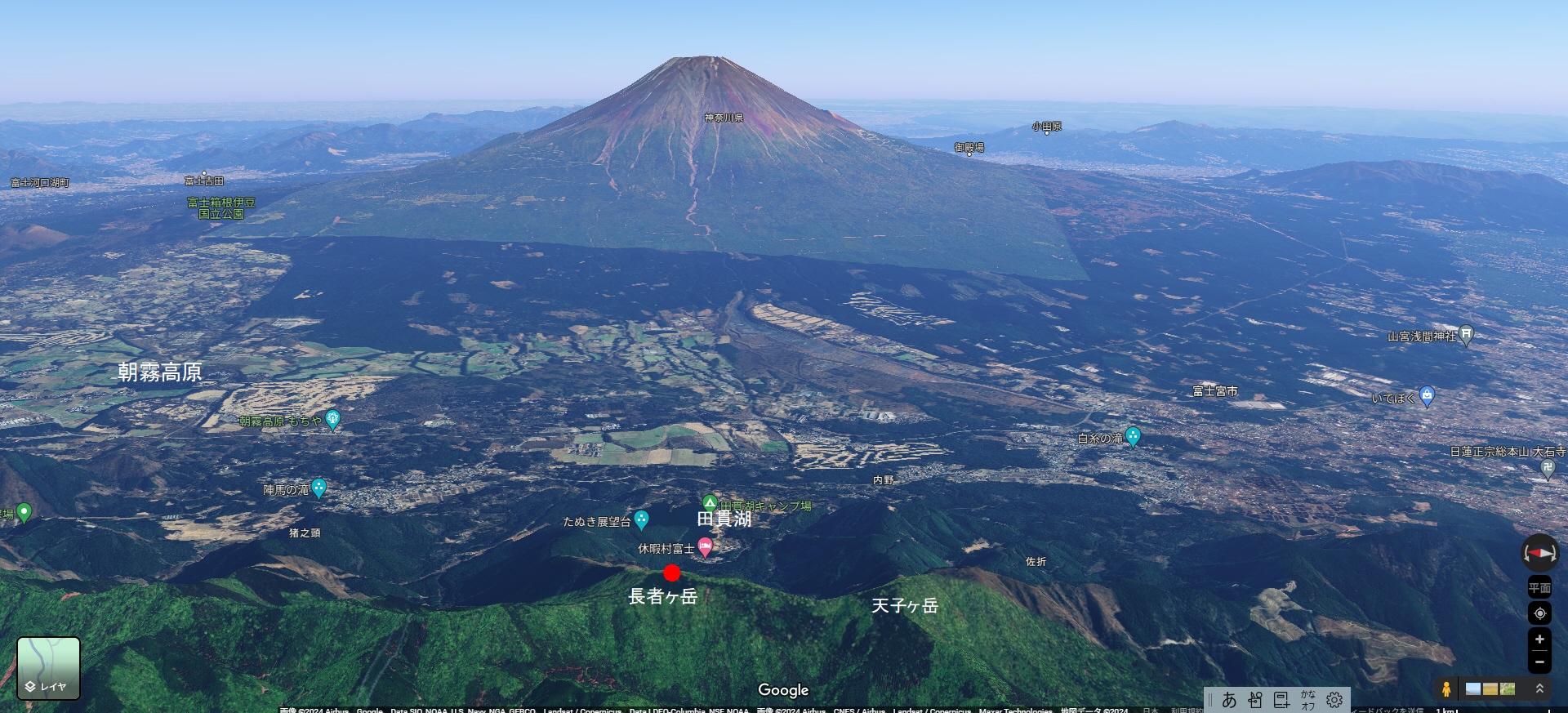Screen dimensions: 1568x713
Task: Click the 休暇村富士 hotel marker
Action: click(706, 547)
